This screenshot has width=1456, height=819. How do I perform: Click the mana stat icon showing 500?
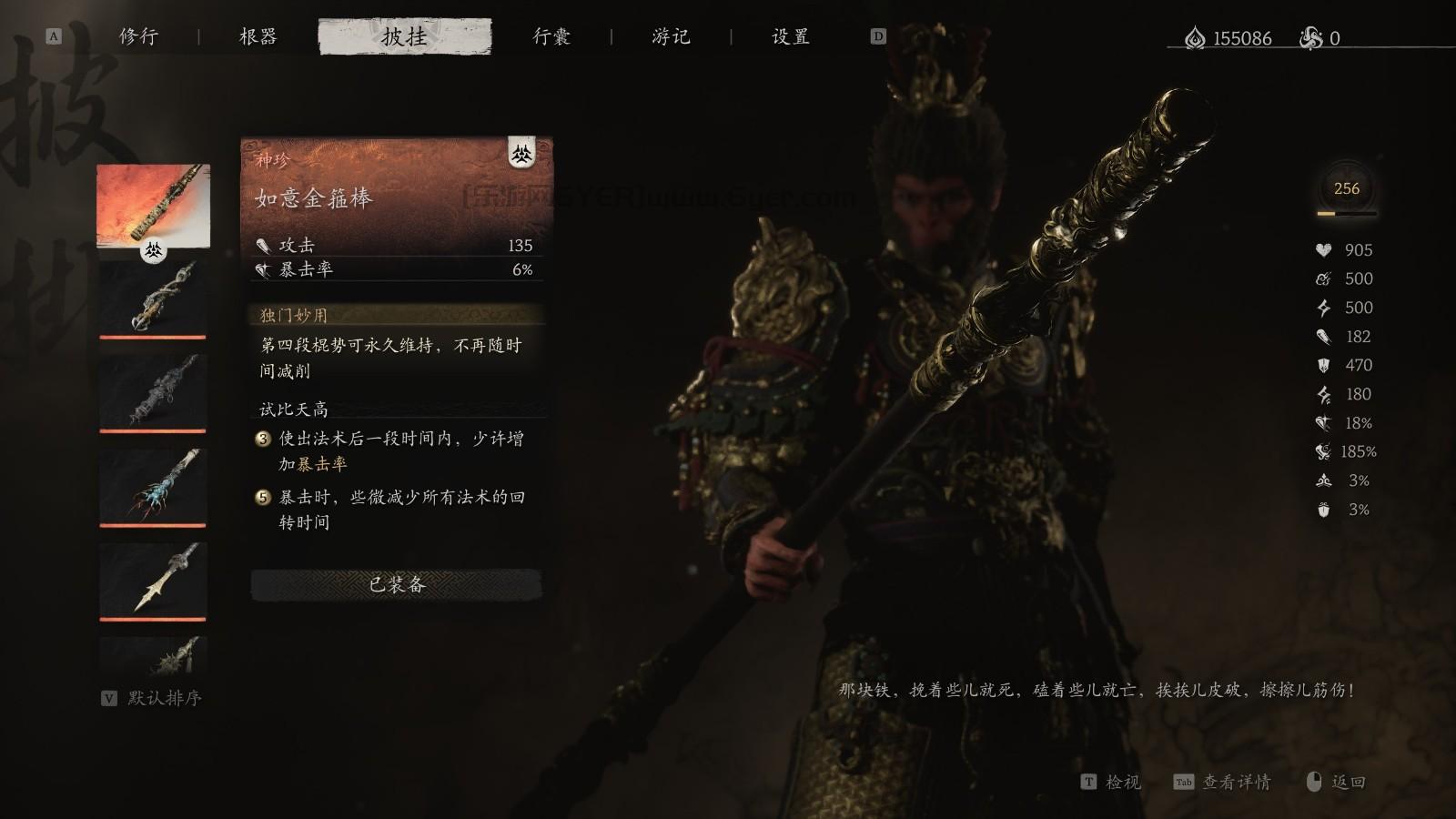[1324, 279]
